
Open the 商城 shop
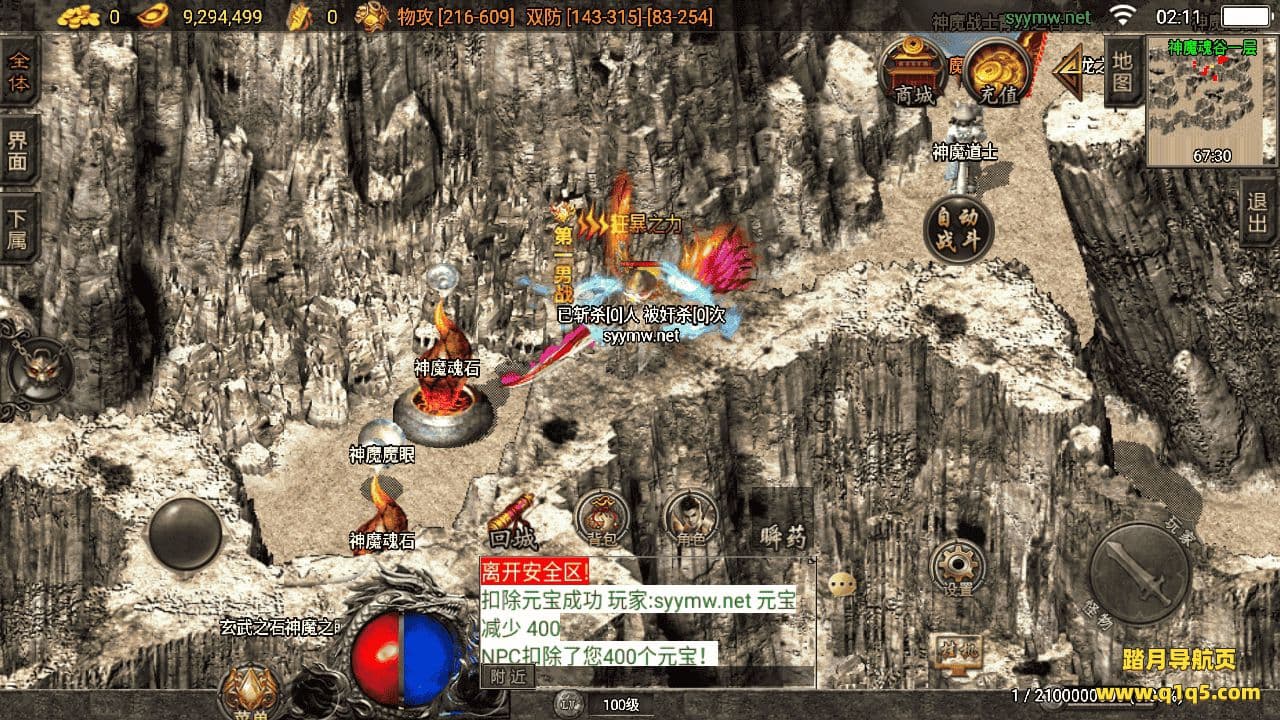click(913, 73)
